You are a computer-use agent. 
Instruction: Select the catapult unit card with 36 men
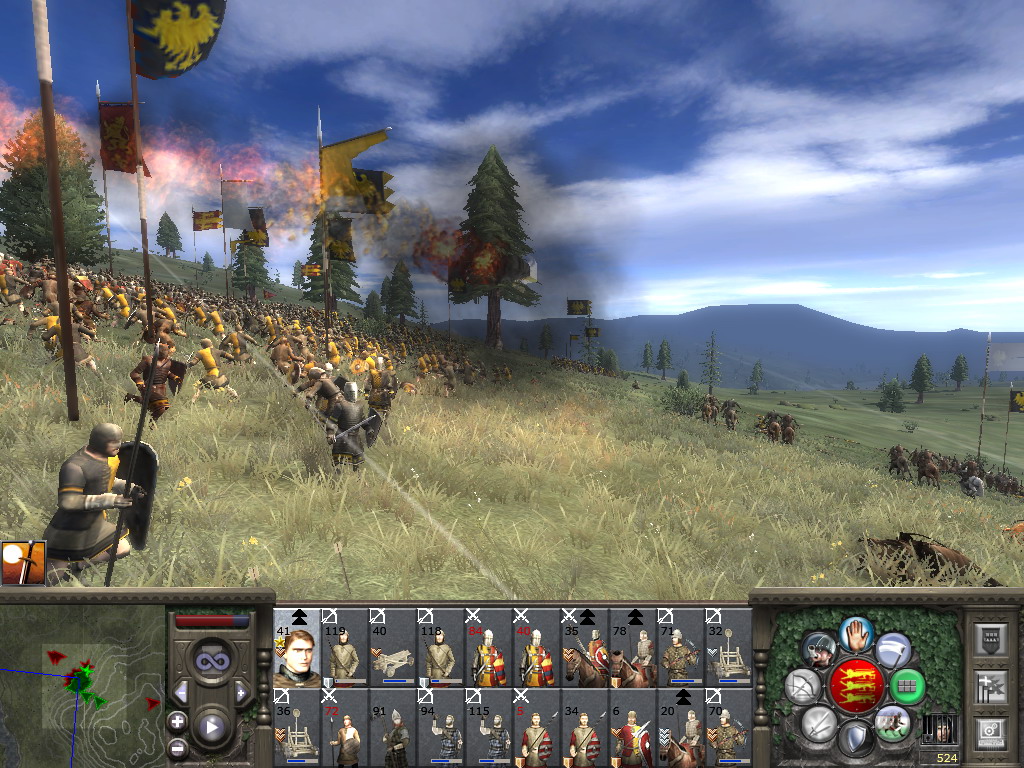pos(297,727)
